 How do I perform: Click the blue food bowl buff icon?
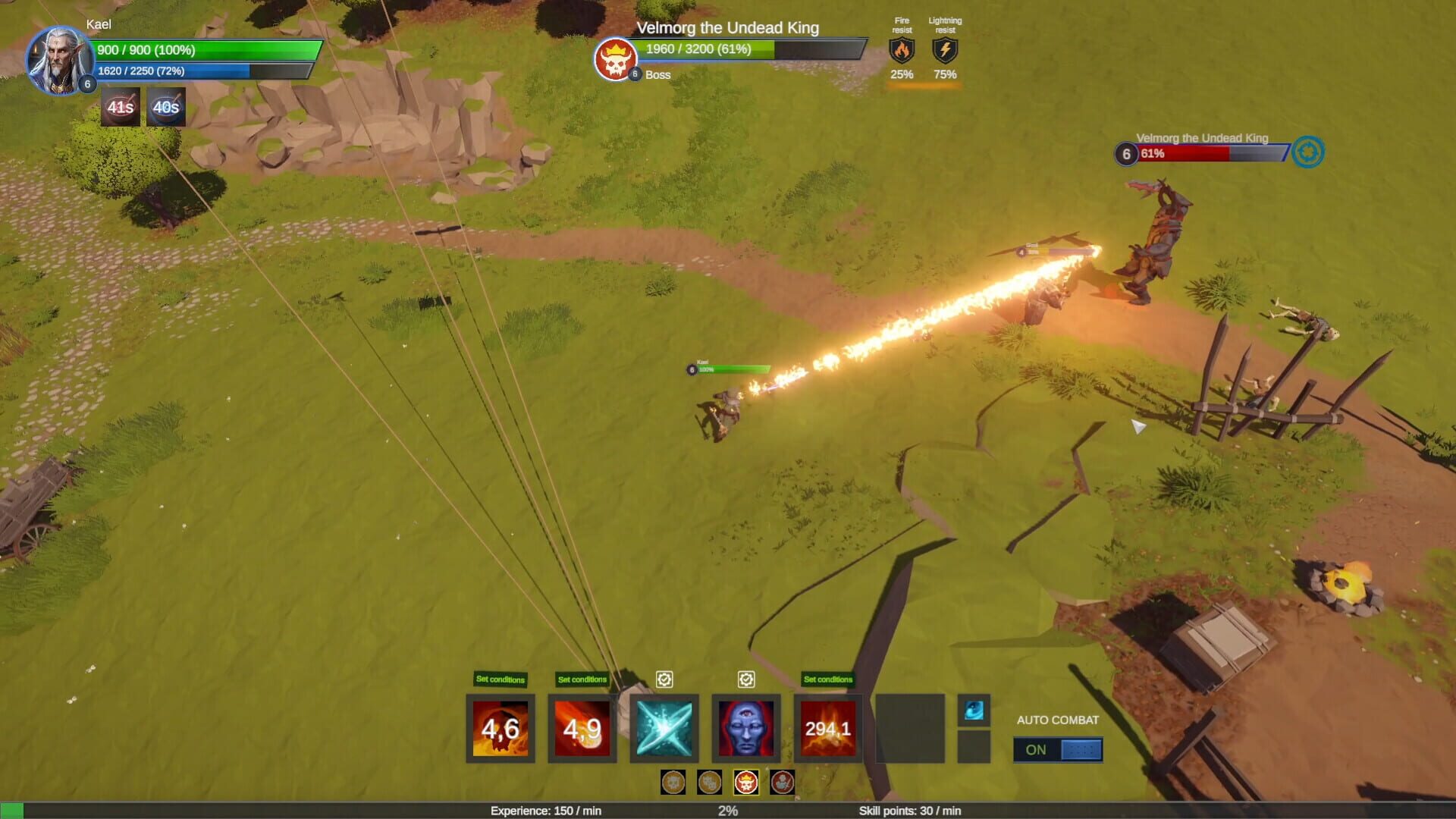(x=166, y=107)
